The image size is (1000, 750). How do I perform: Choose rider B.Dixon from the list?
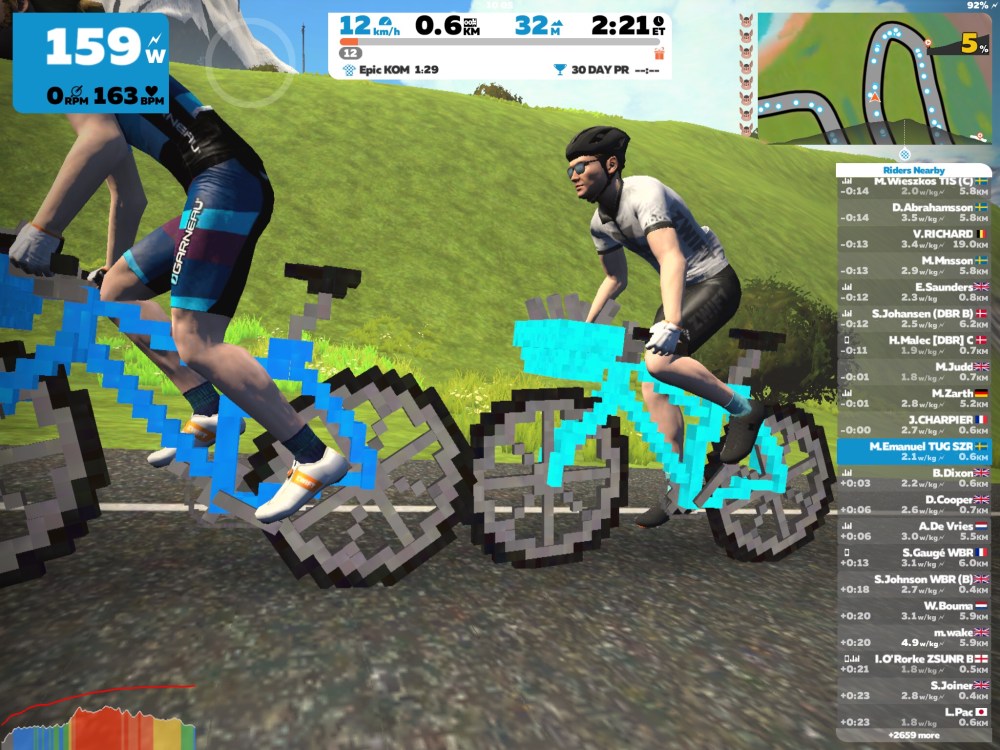(913, 477)
